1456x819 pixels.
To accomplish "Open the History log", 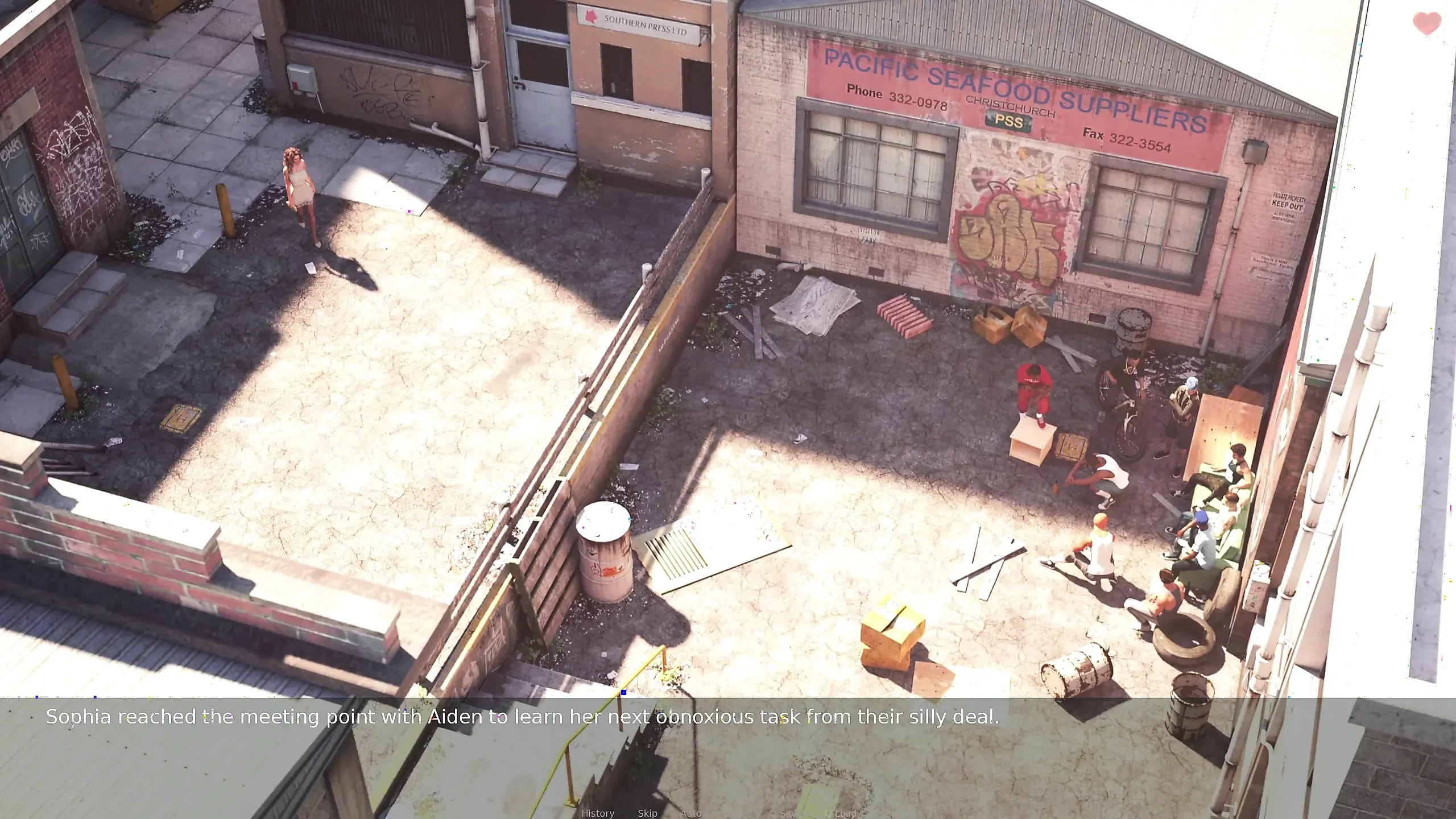I will (598, 813).
